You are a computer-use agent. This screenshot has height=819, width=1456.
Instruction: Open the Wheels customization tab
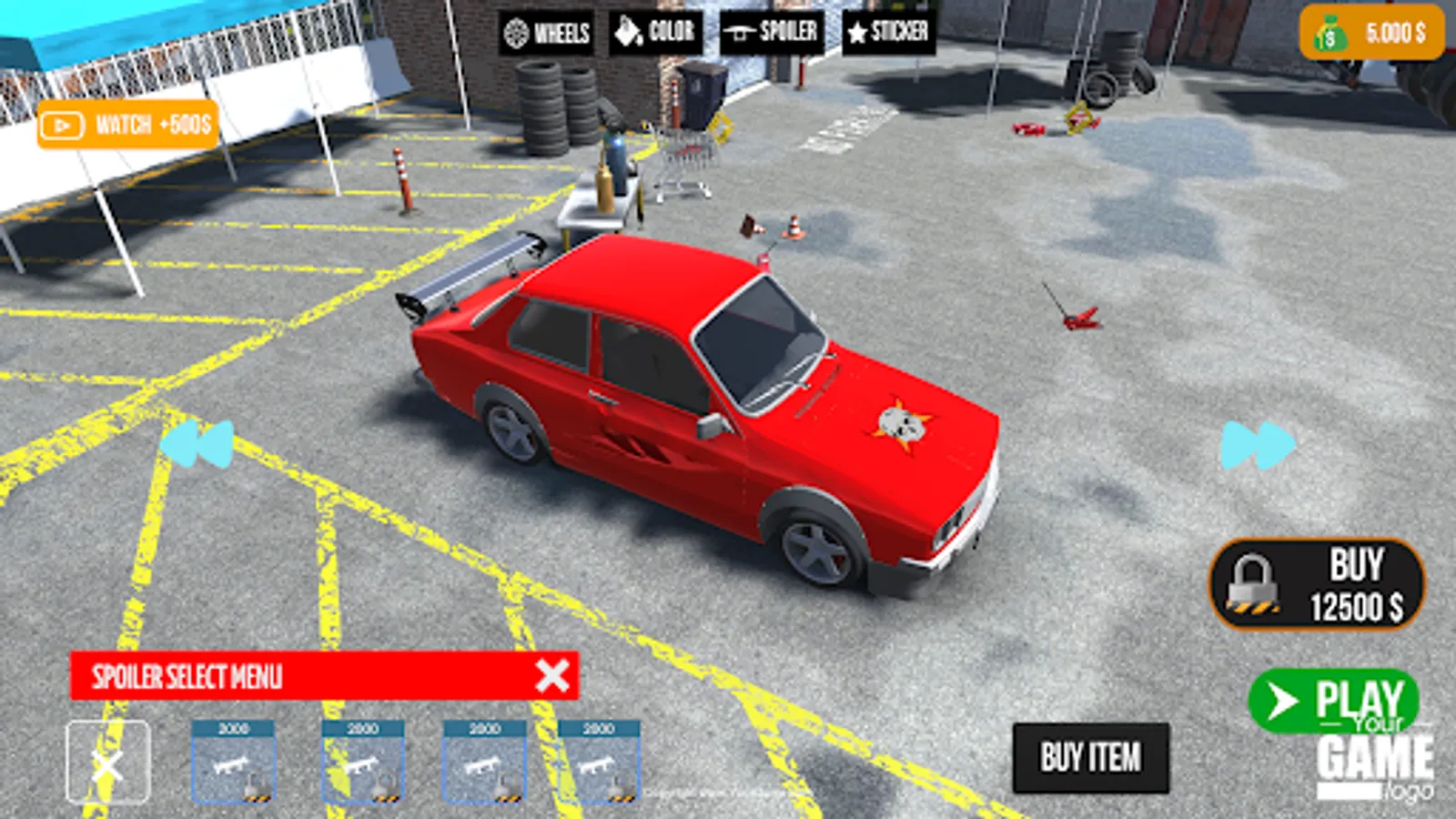(547, 34)
